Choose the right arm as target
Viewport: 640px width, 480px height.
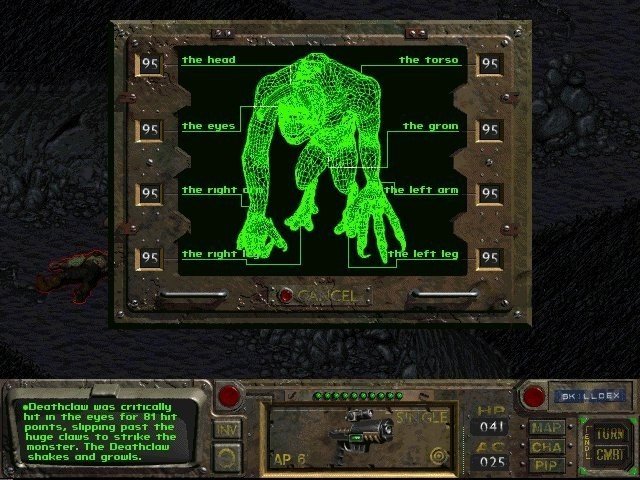click(x=210, y=190)
